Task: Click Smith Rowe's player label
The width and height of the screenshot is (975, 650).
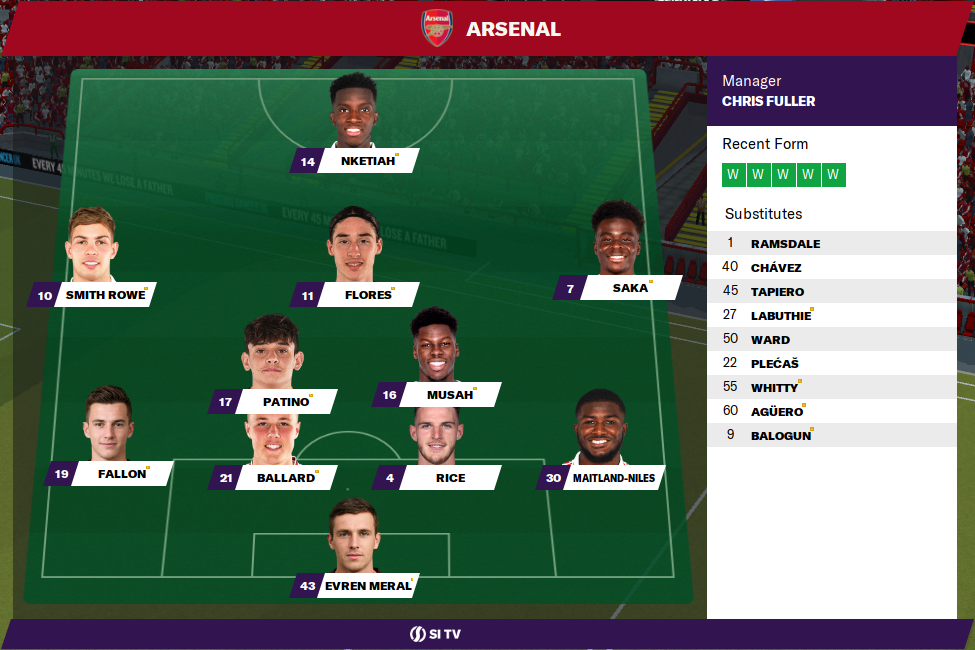Action: coord(104,295)
